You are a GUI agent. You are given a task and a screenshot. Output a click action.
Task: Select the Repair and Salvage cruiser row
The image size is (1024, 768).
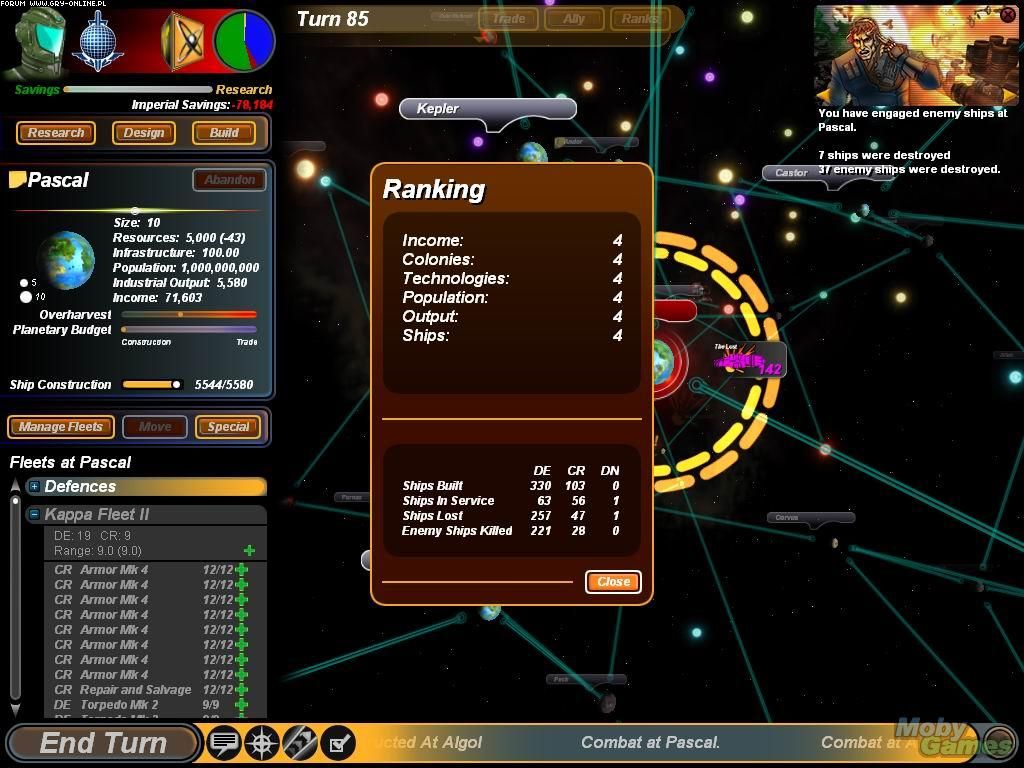coord(135,690)
